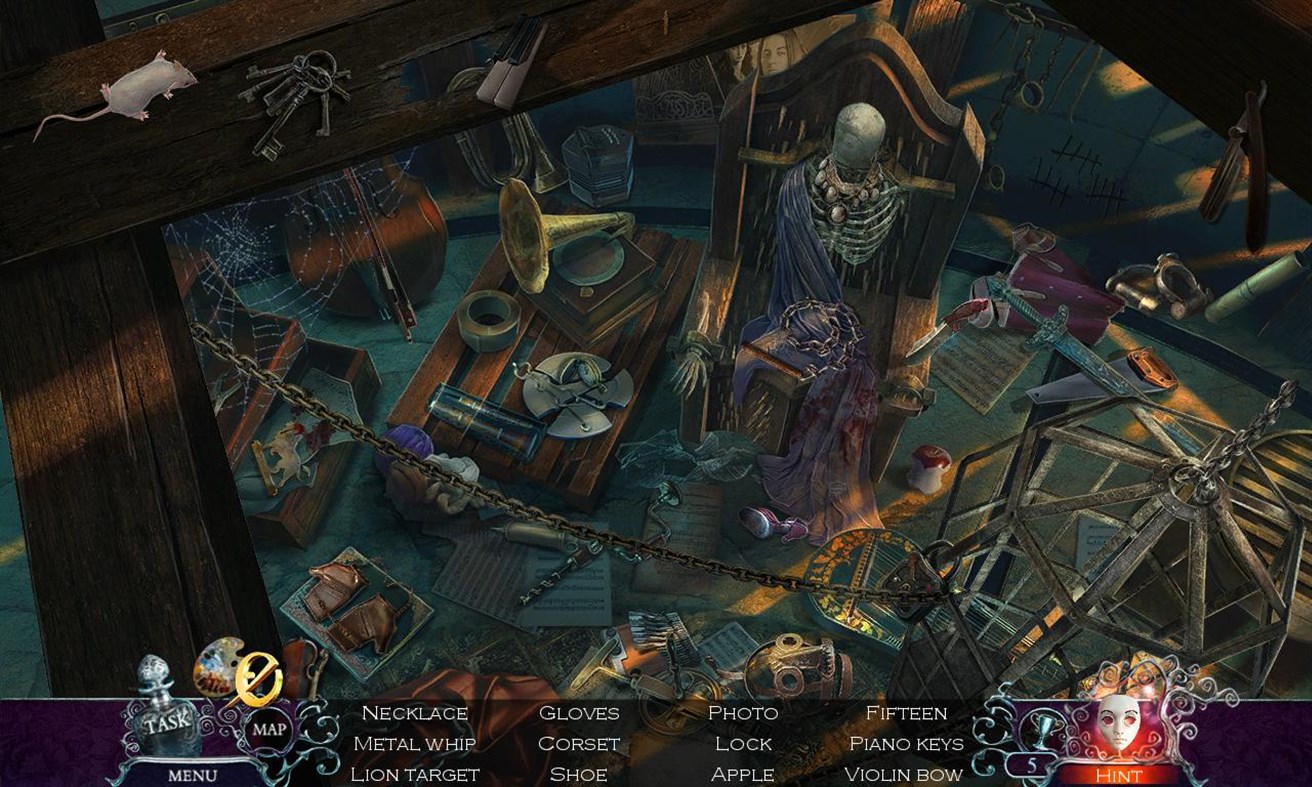Click 'Violin bow' in the word list
This screenshot has height=787, width=1312.
click(x=903, y=773)
